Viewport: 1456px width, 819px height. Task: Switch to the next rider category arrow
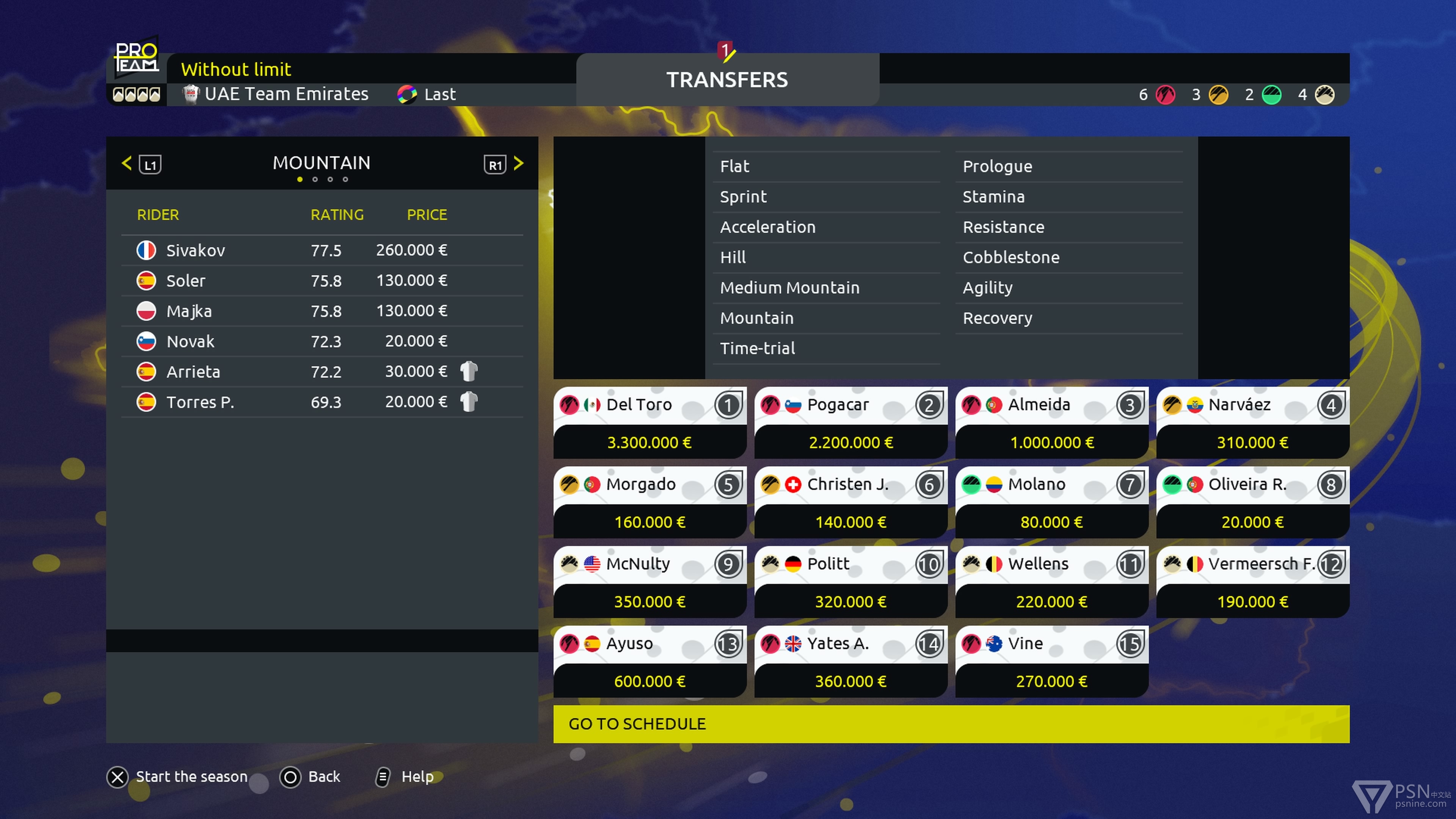(518, 164)
